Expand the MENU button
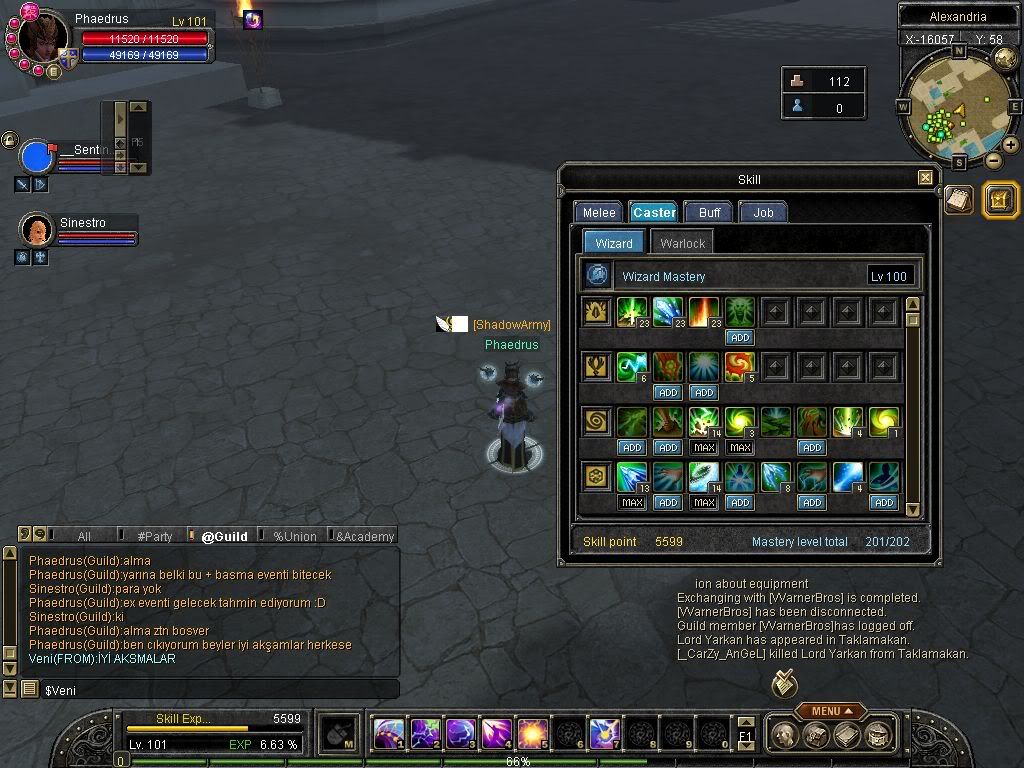This screenshot has height=768, width=1024. click(831, 711)
